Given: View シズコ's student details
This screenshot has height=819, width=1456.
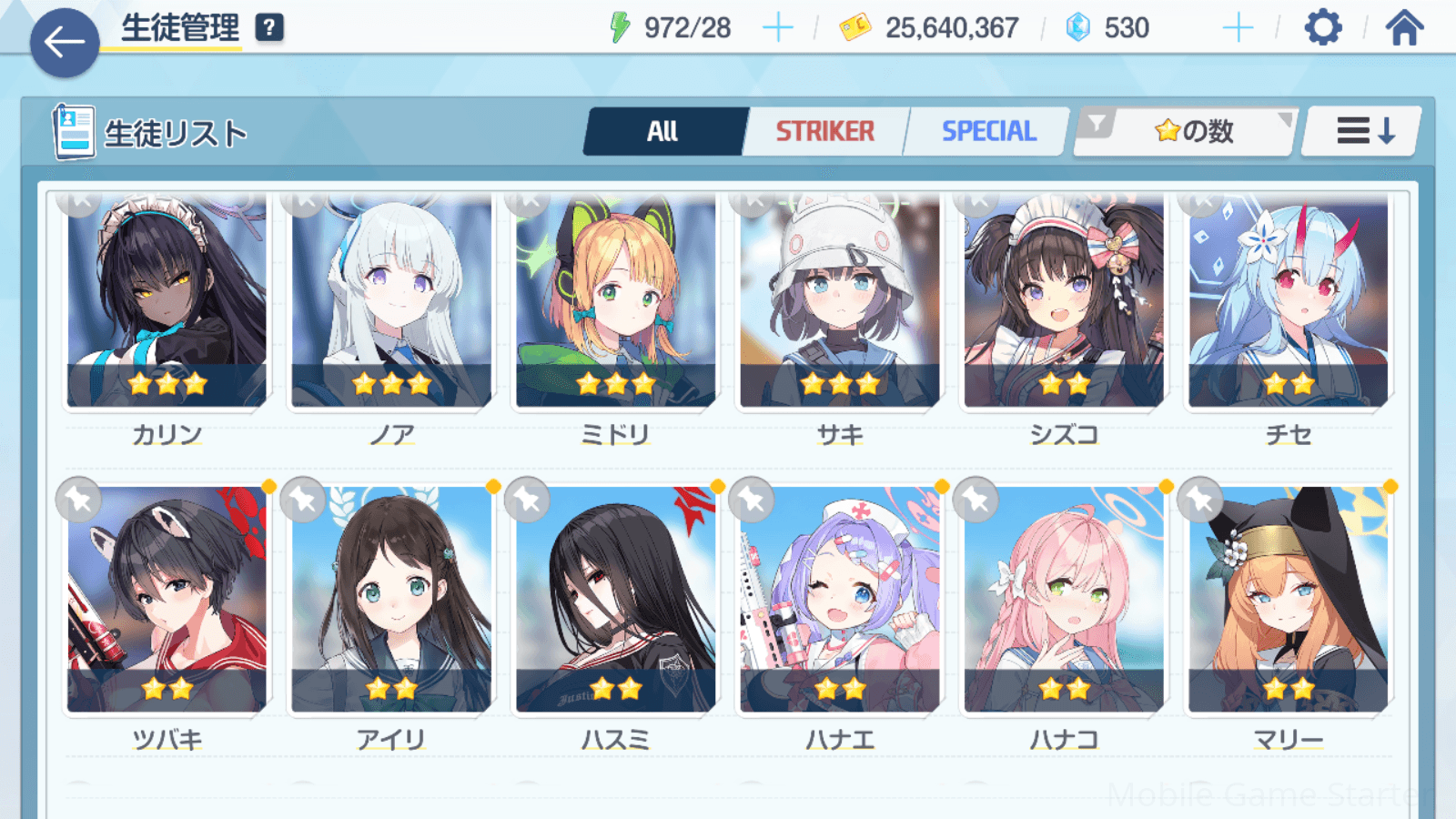Looking at the screenshot, I should (1064, 300).
